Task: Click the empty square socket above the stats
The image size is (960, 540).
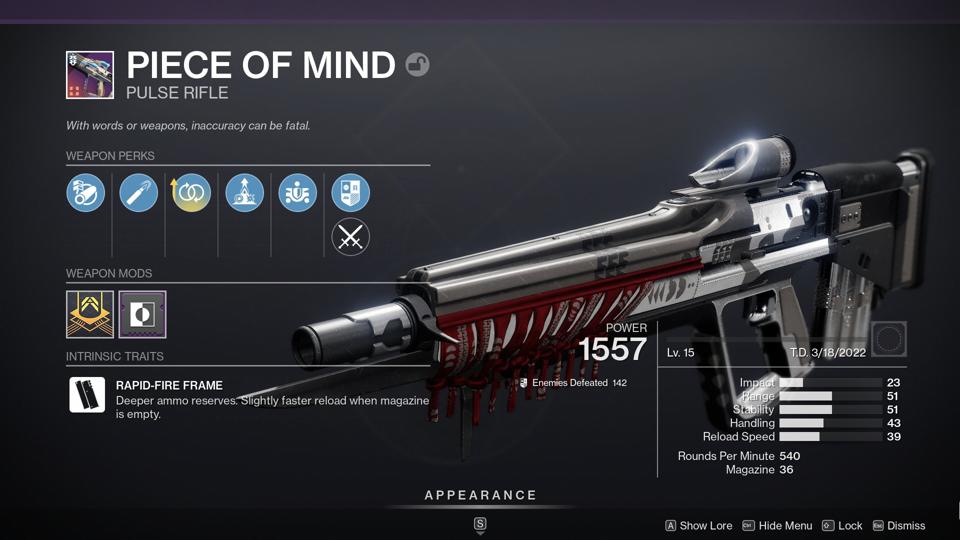Action: (888, 339)
